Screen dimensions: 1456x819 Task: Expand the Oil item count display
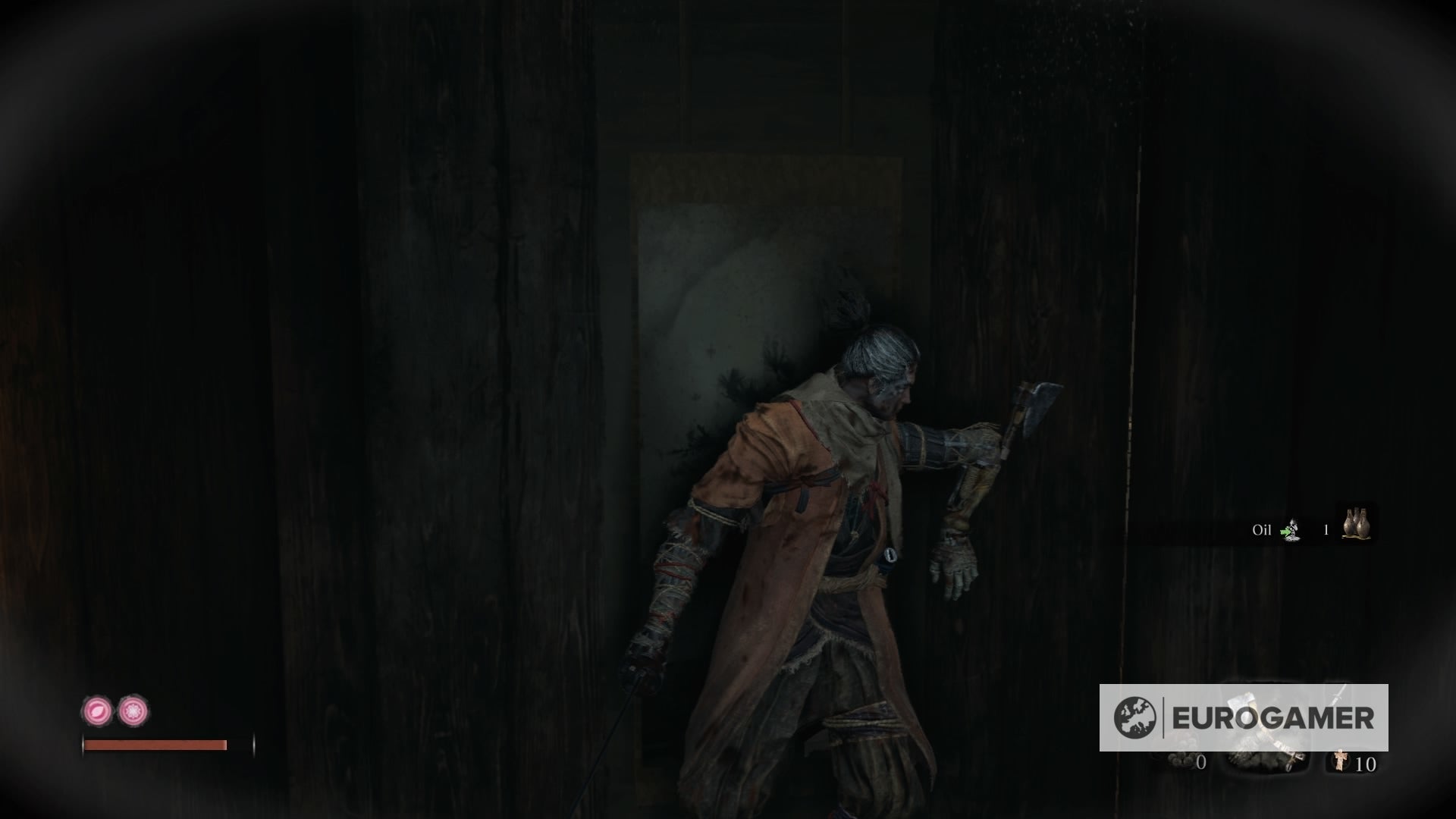[x=1326, y=529]
